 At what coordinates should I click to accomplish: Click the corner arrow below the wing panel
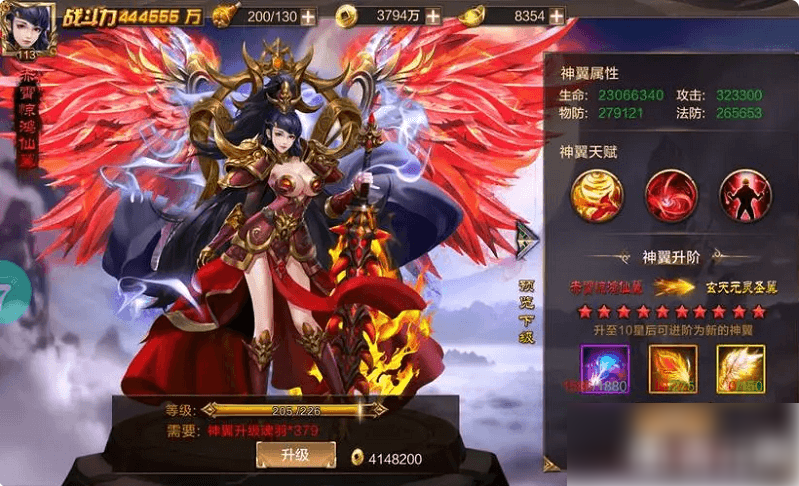coord(551,463)
